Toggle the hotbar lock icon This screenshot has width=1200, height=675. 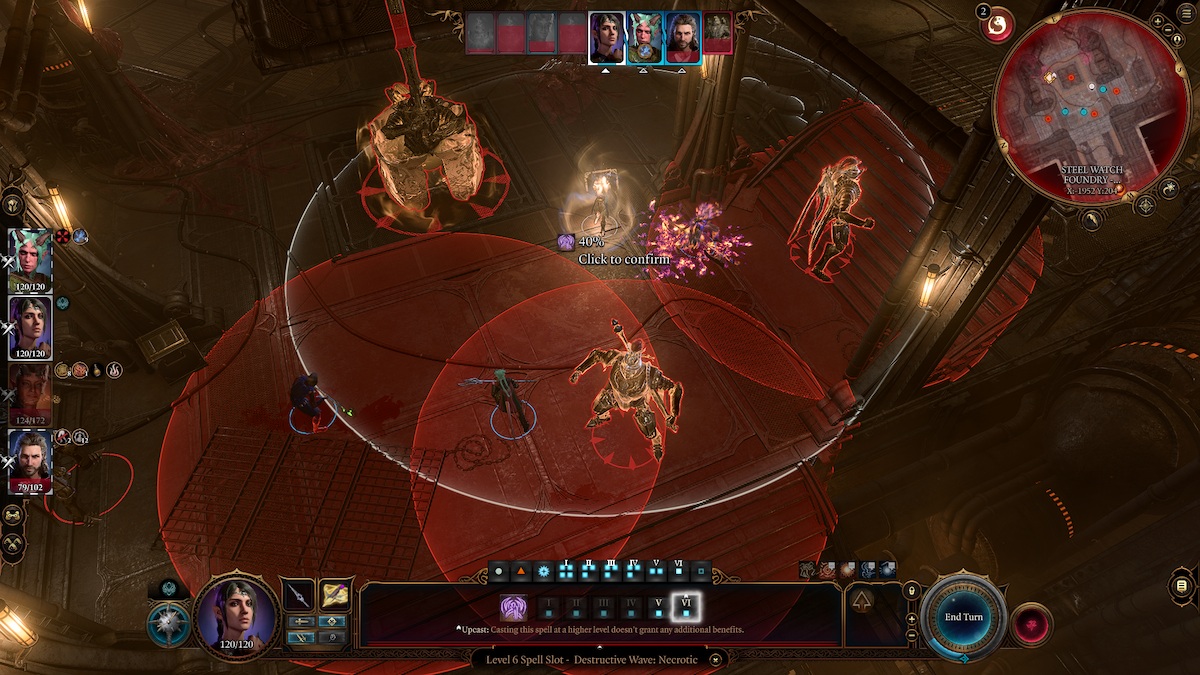[911, 592]
